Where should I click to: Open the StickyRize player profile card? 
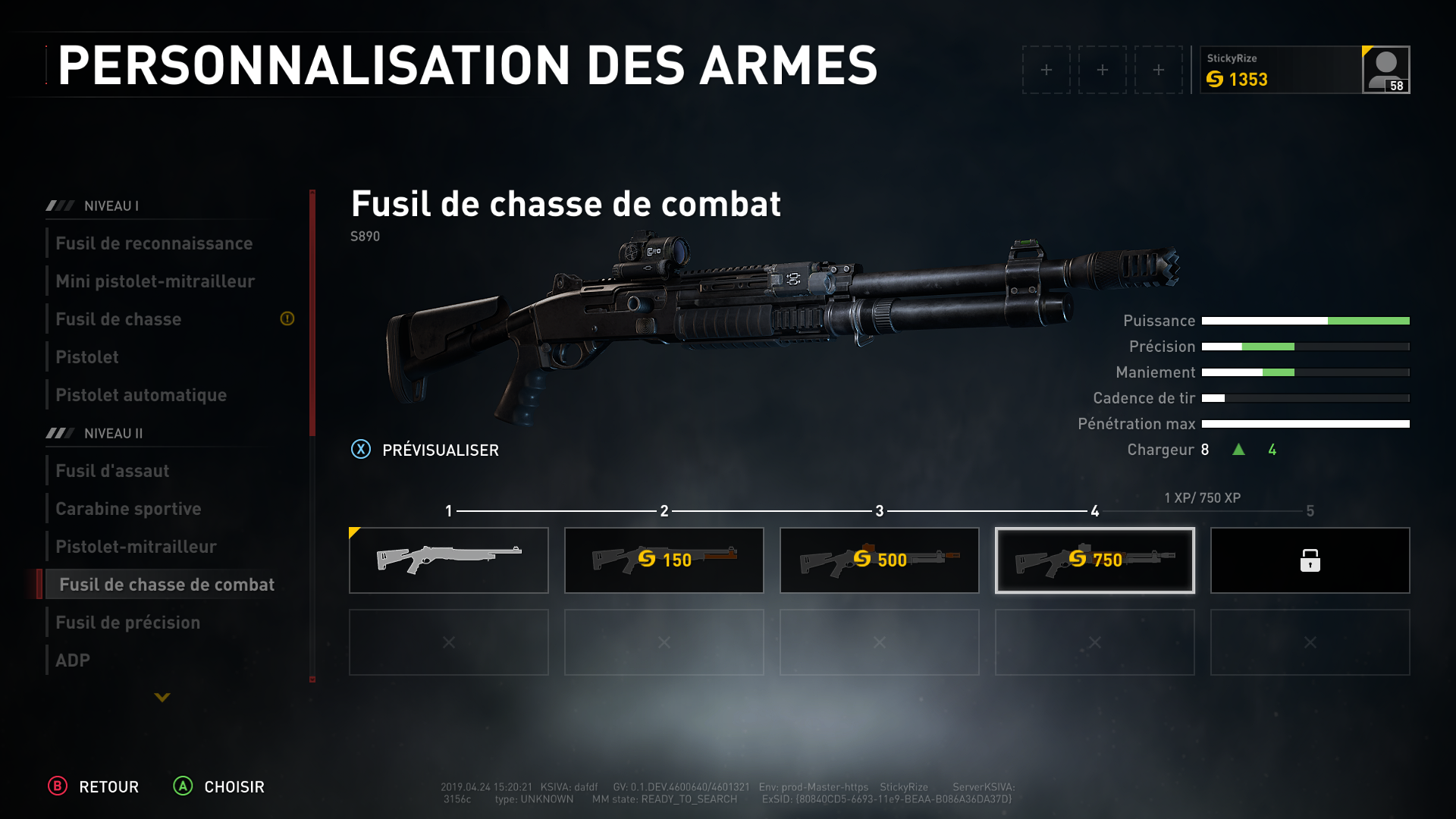tap(1304, 70)
